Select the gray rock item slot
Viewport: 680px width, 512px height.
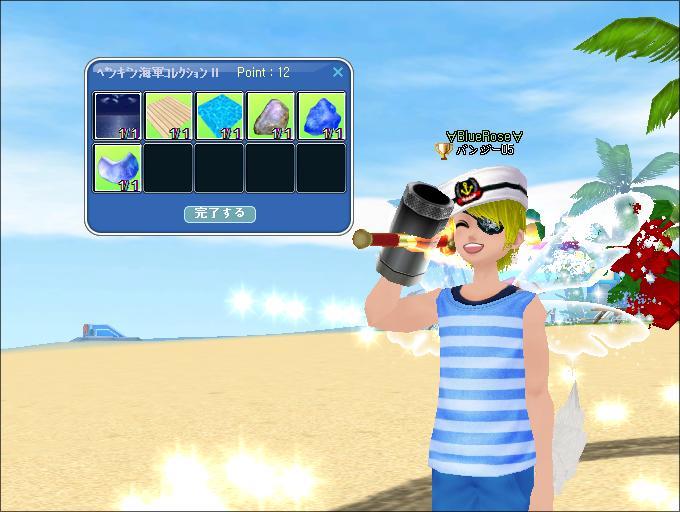[x=270, y=116]
